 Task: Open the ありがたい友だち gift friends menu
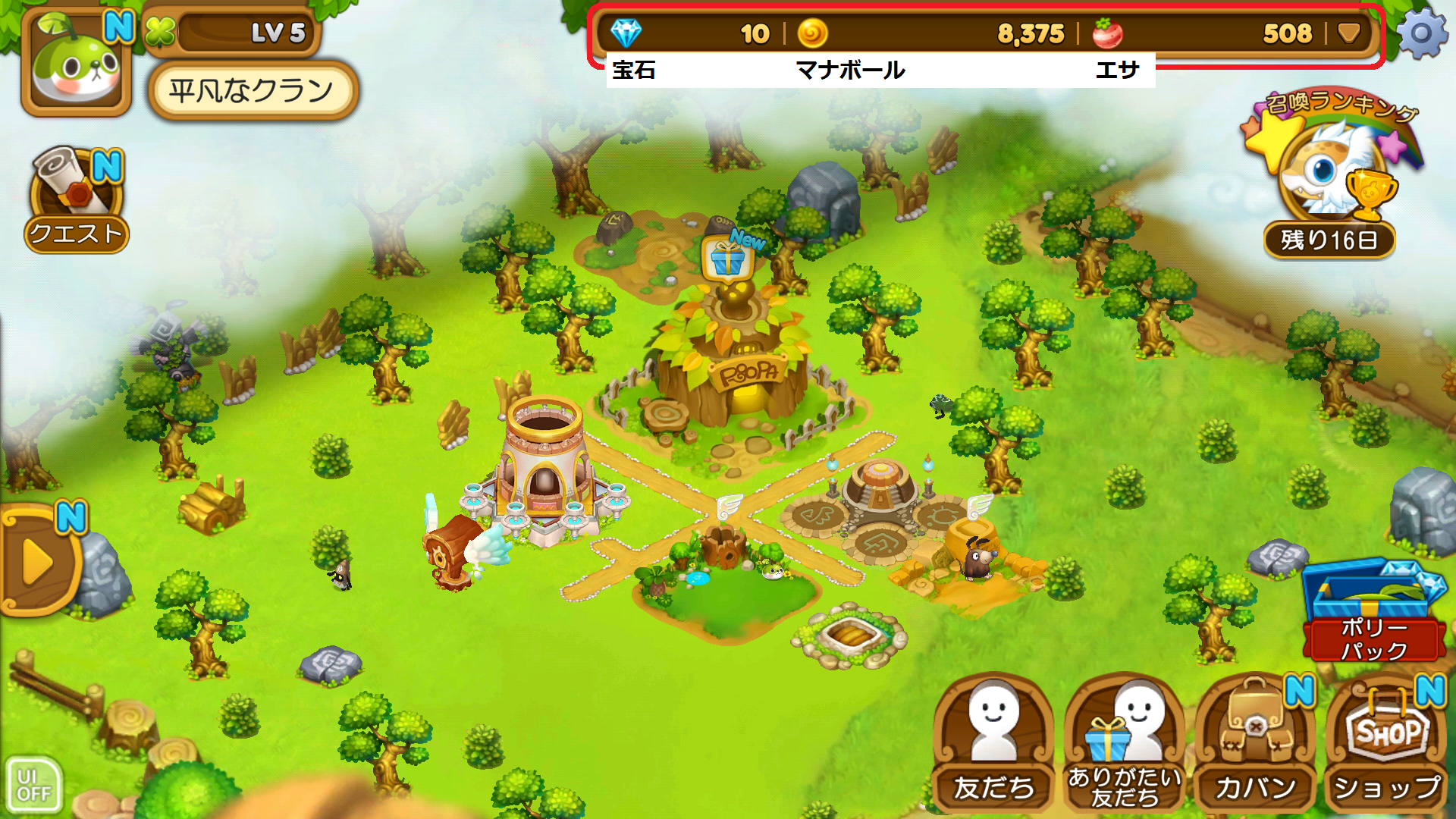click(1125, 742)
